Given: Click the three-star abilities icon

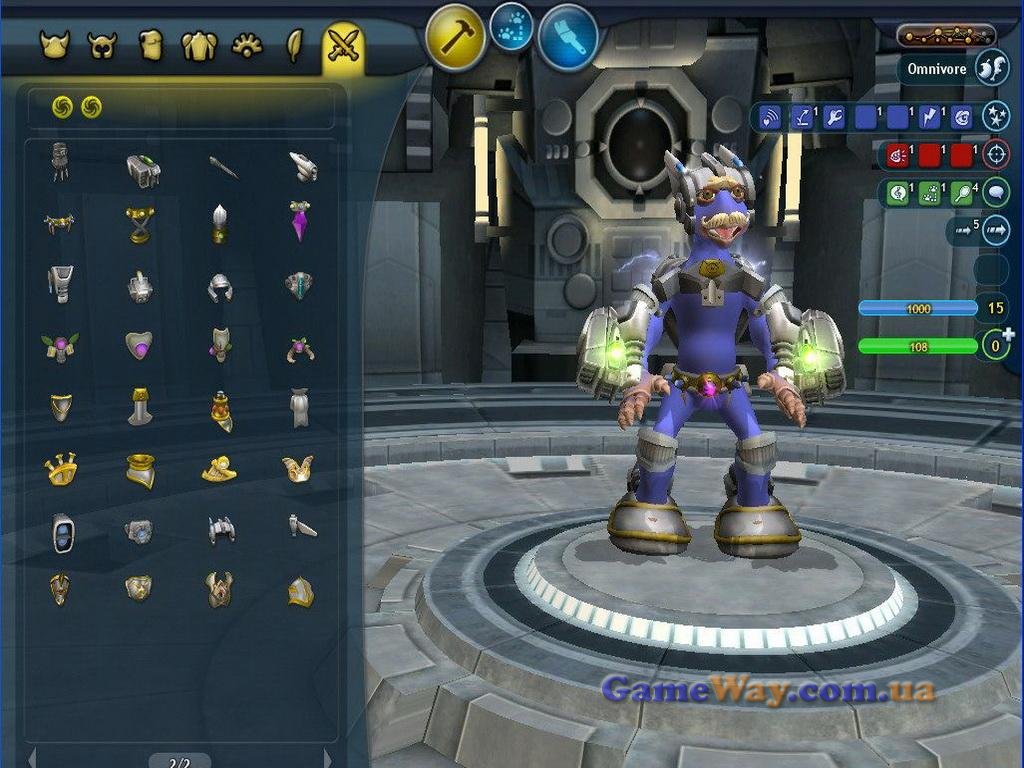Looking at the screenshot, I should [995, 116].
